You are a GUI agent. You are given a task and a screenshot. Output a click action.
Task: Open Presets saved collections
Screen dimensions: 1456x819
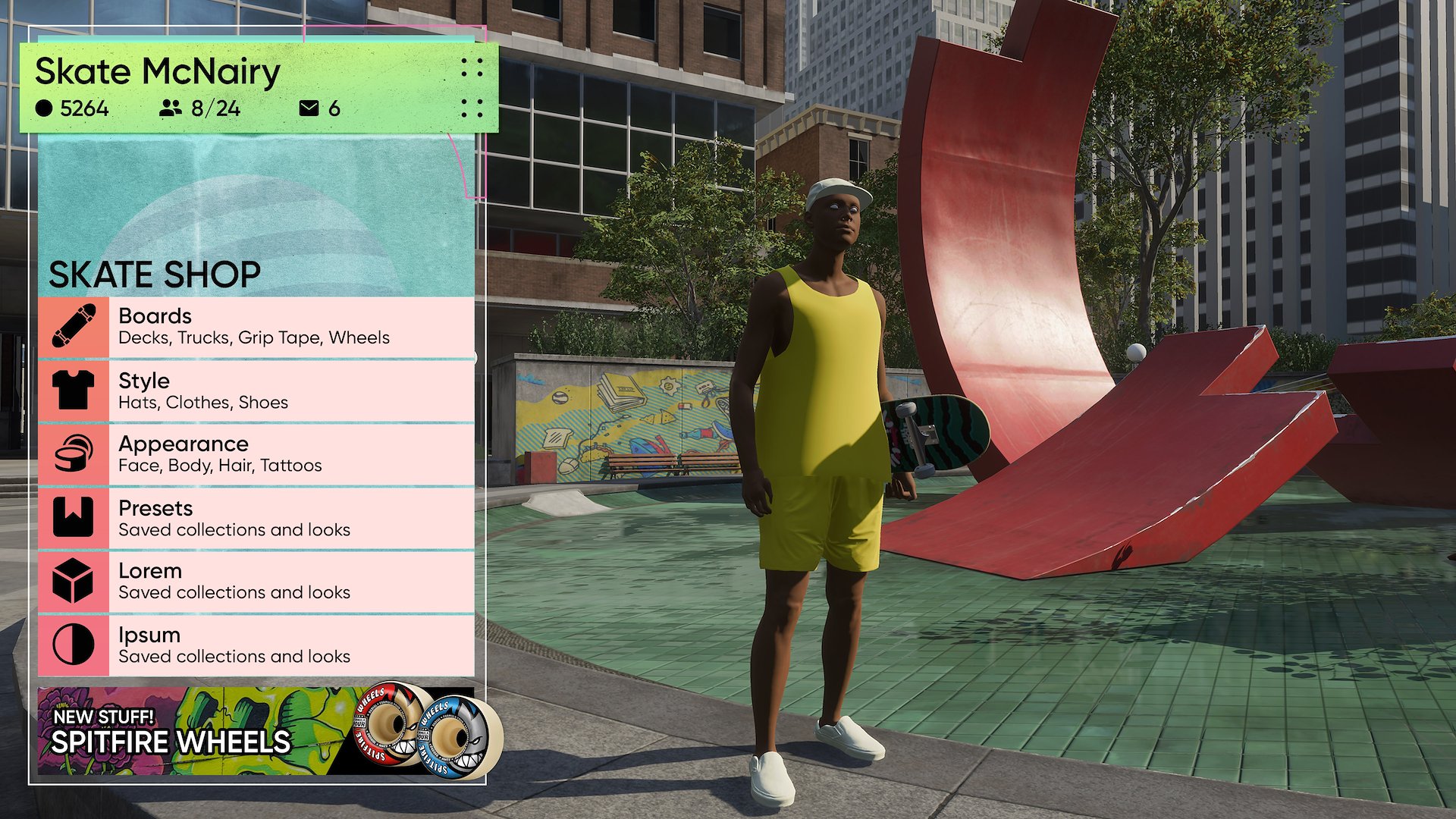pyautogui.click(x=256, y=518)
